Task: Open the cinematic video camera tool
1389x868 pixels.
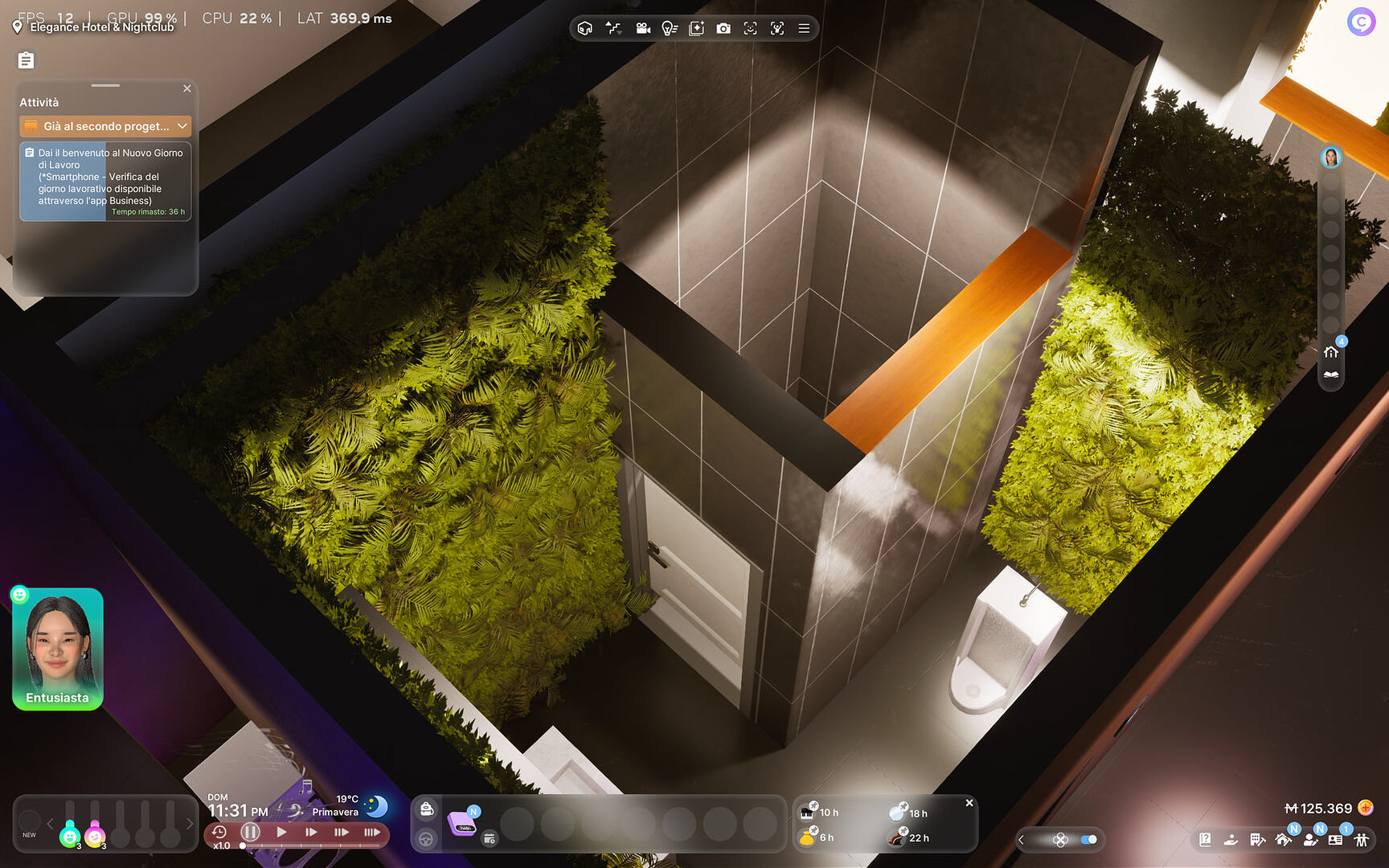Action: tap(643, 28)
